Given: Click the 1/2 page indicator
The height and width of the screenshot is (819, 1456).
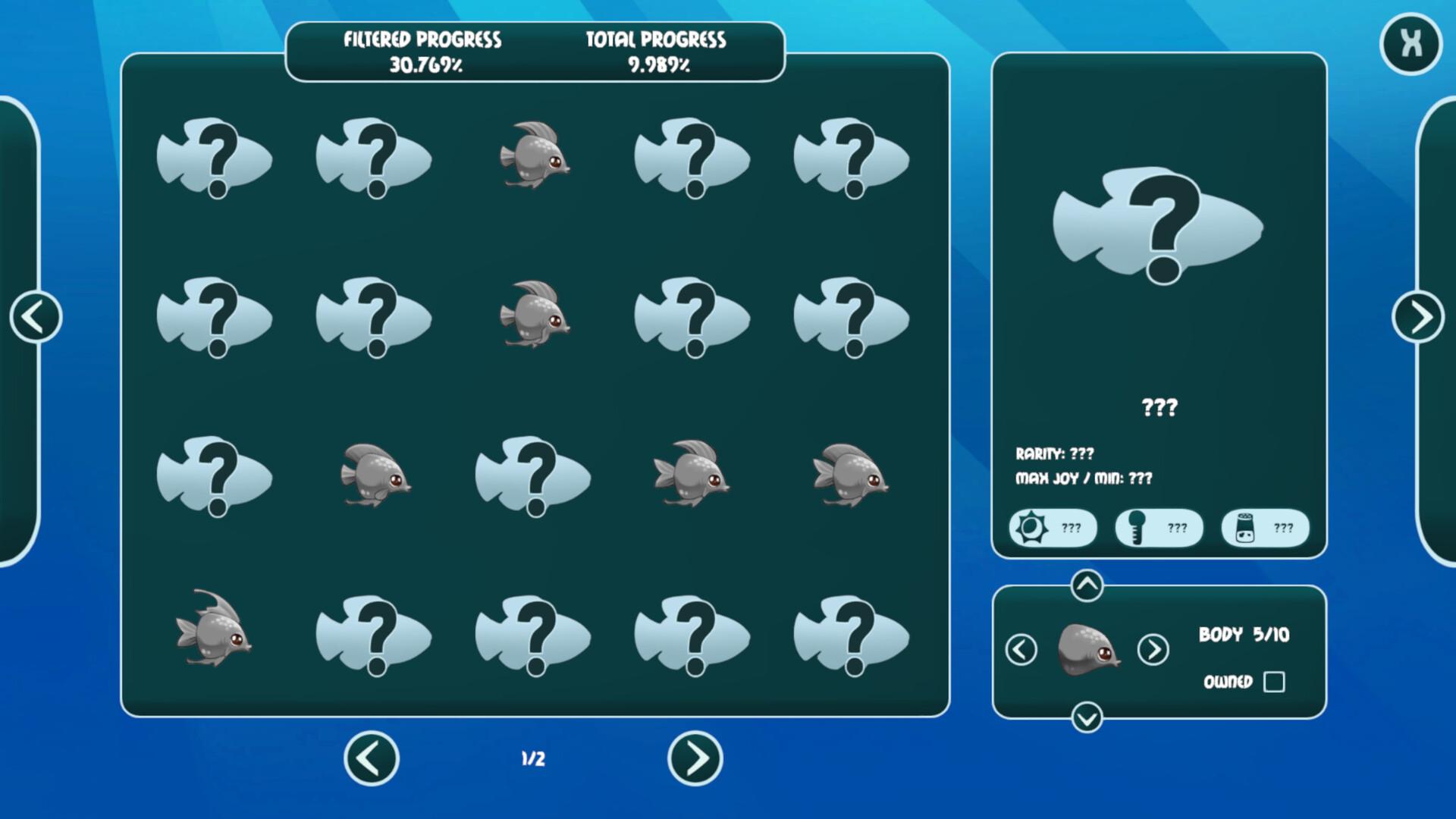Looking at the screenshot, I should [x=532, y=758].
